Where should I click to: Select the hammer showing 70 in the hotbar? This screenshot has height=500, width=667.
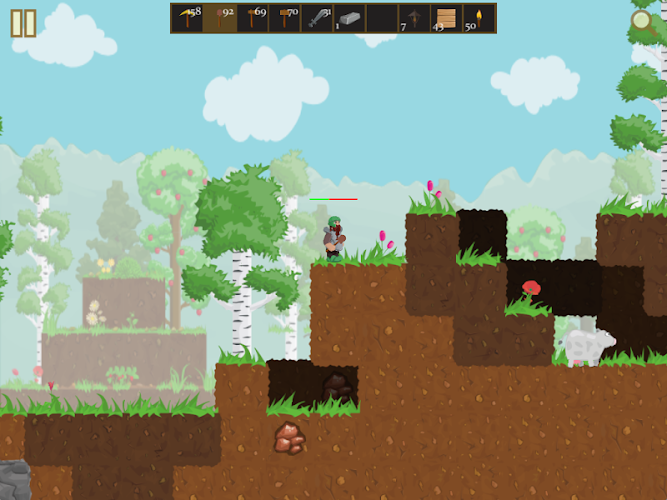[x=285, y=18]
